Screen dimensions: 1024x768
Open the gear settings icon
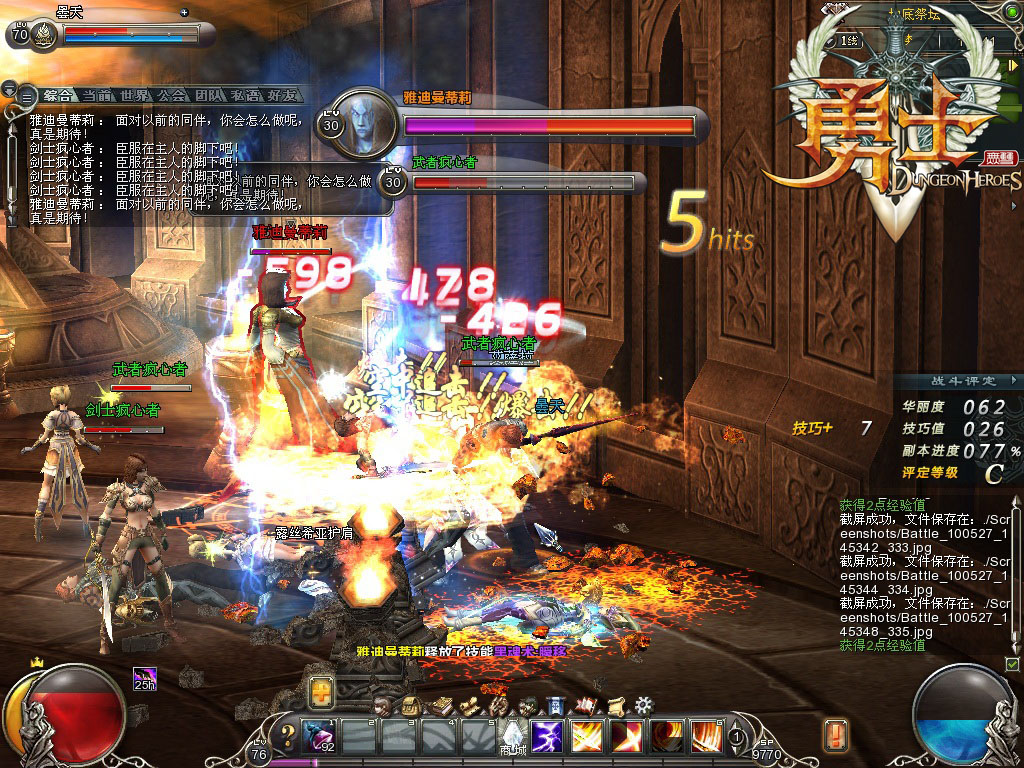644,705
